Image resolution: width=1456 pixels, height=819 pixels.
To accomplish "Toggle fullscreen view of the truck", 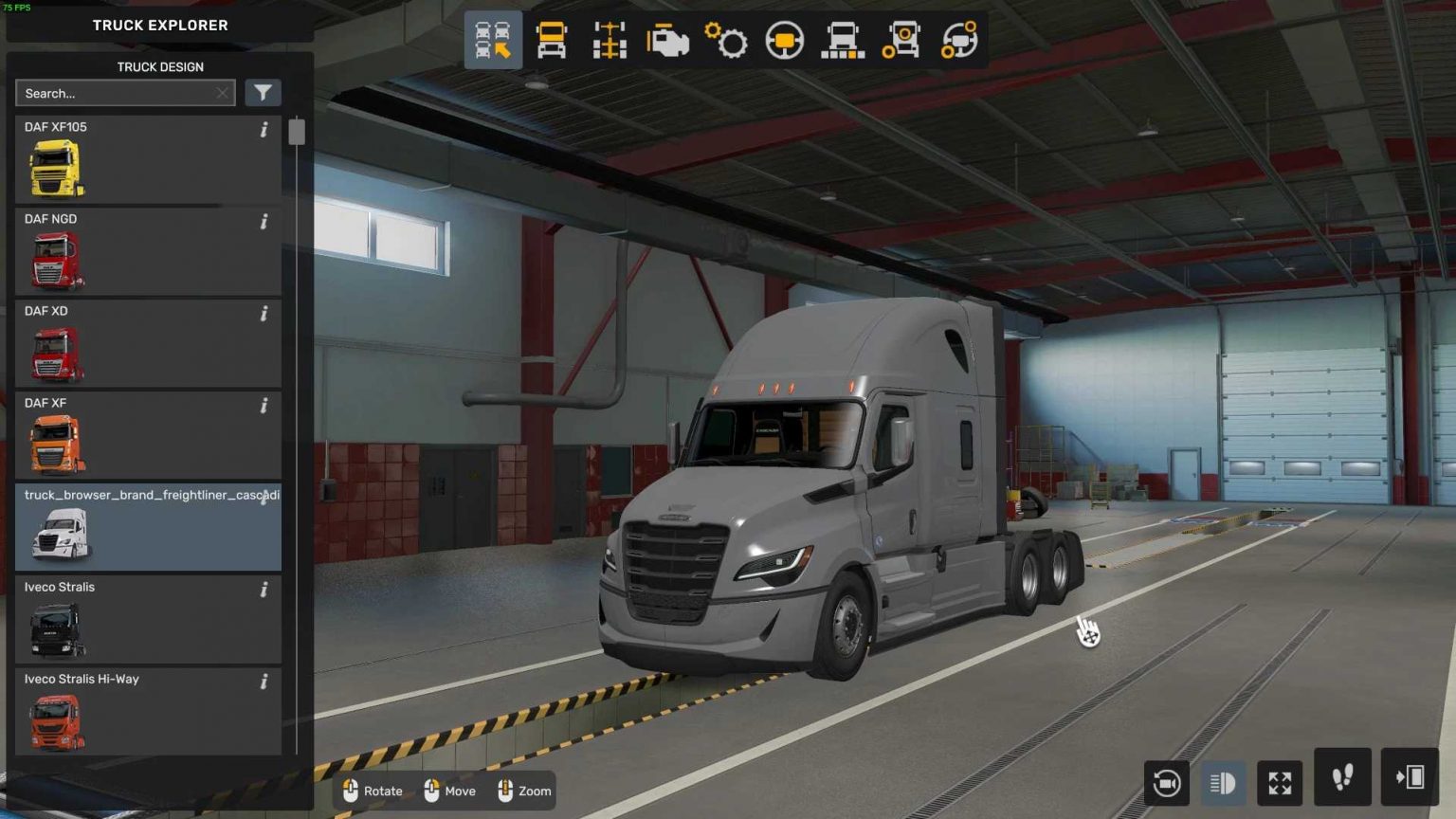I will tap(1279, 782).
